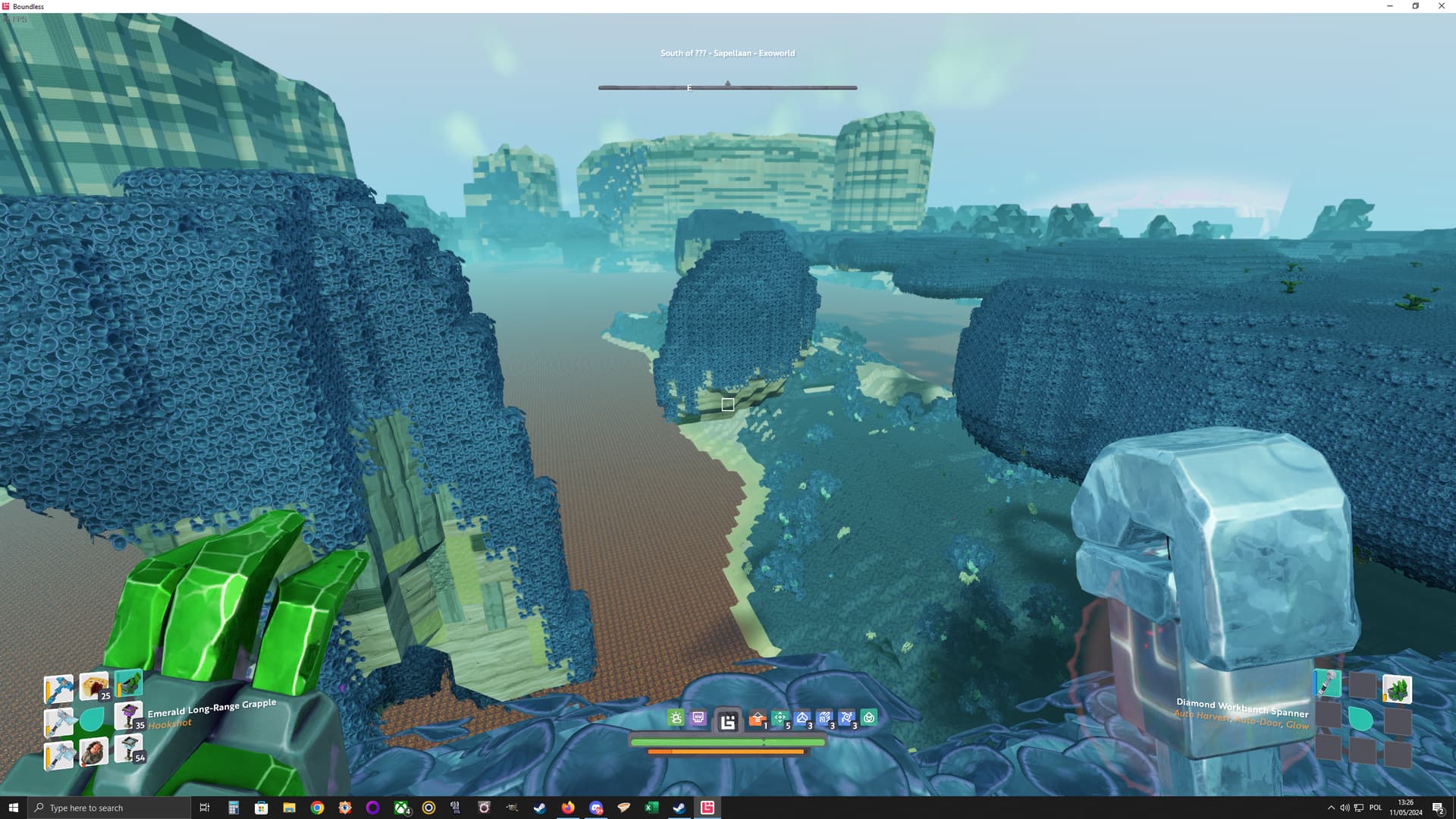The width and height of the screenshot is (1456, 819).
Task: Minimize the Boundless window
Action: click(x=1390, y=6)
